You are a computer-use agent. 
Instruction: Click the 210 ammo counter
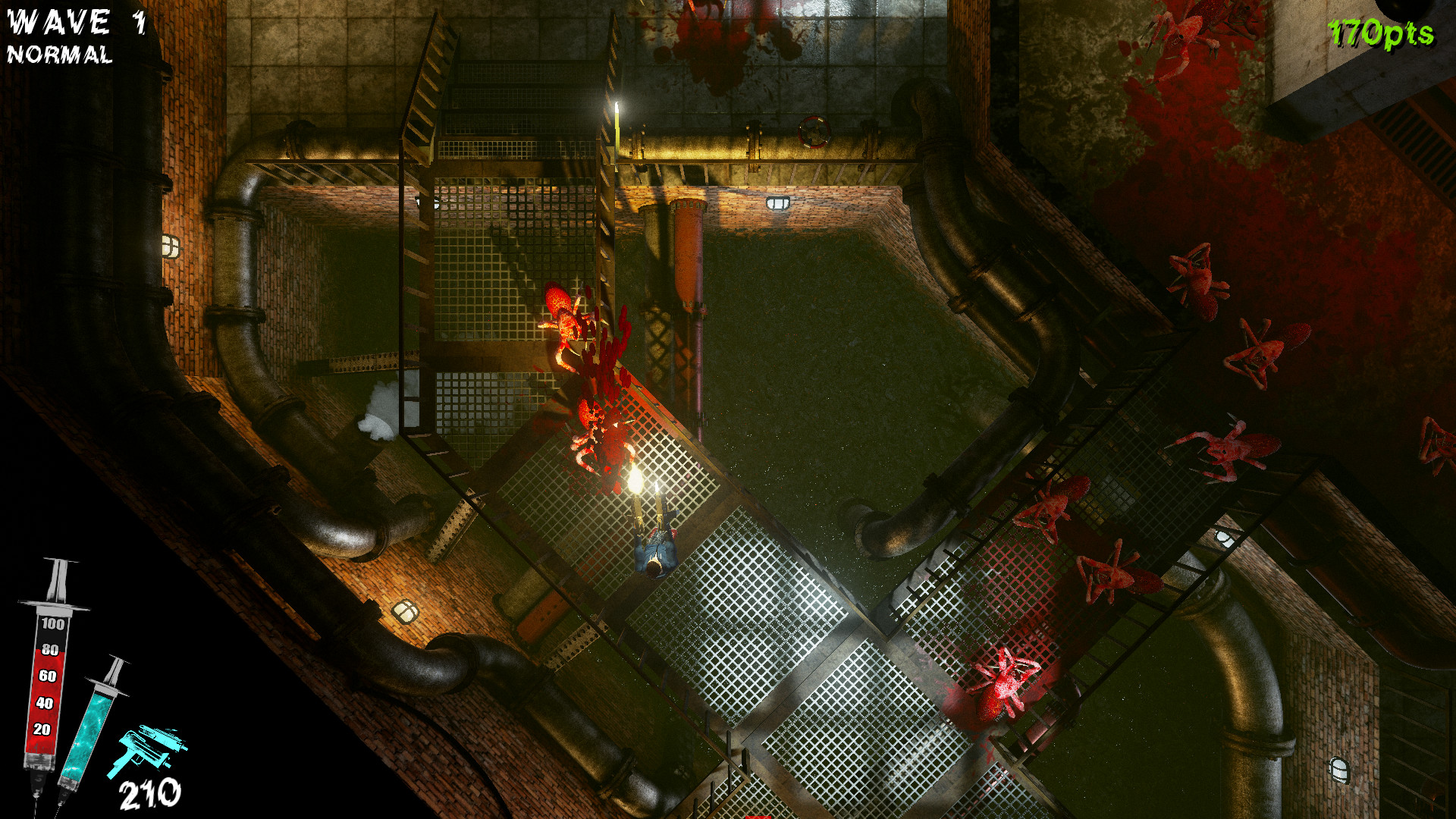coord(149,794)
